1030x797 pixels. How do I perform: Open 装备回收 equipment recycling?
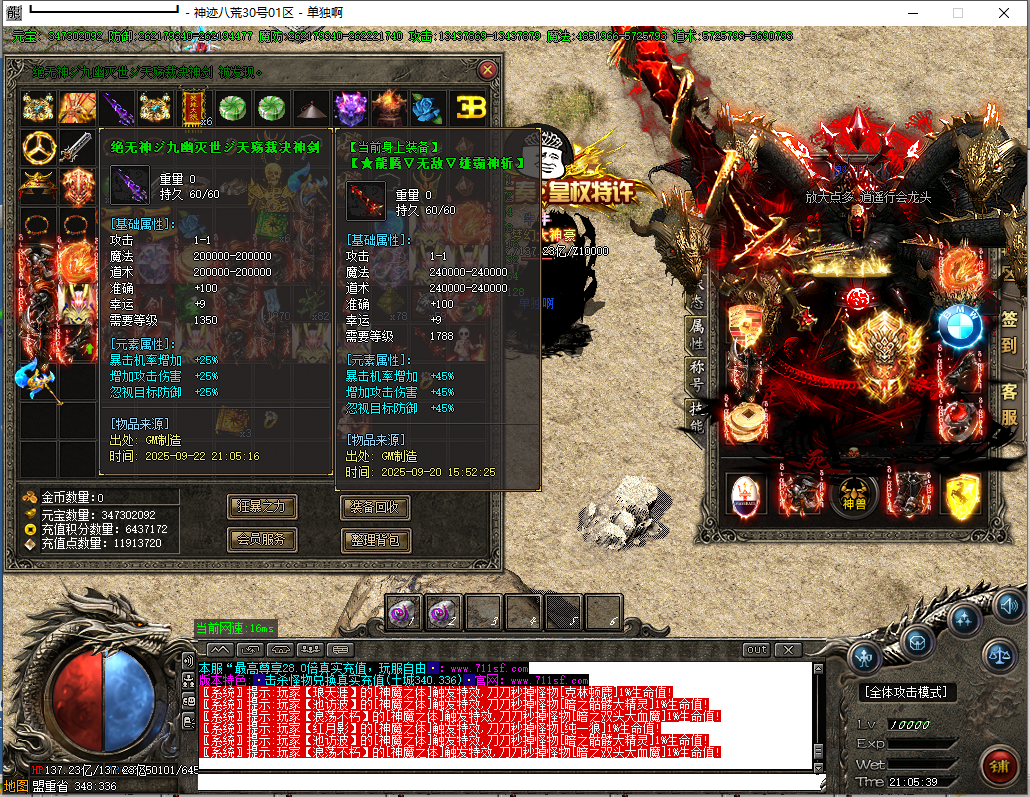(x=375, y=507)
